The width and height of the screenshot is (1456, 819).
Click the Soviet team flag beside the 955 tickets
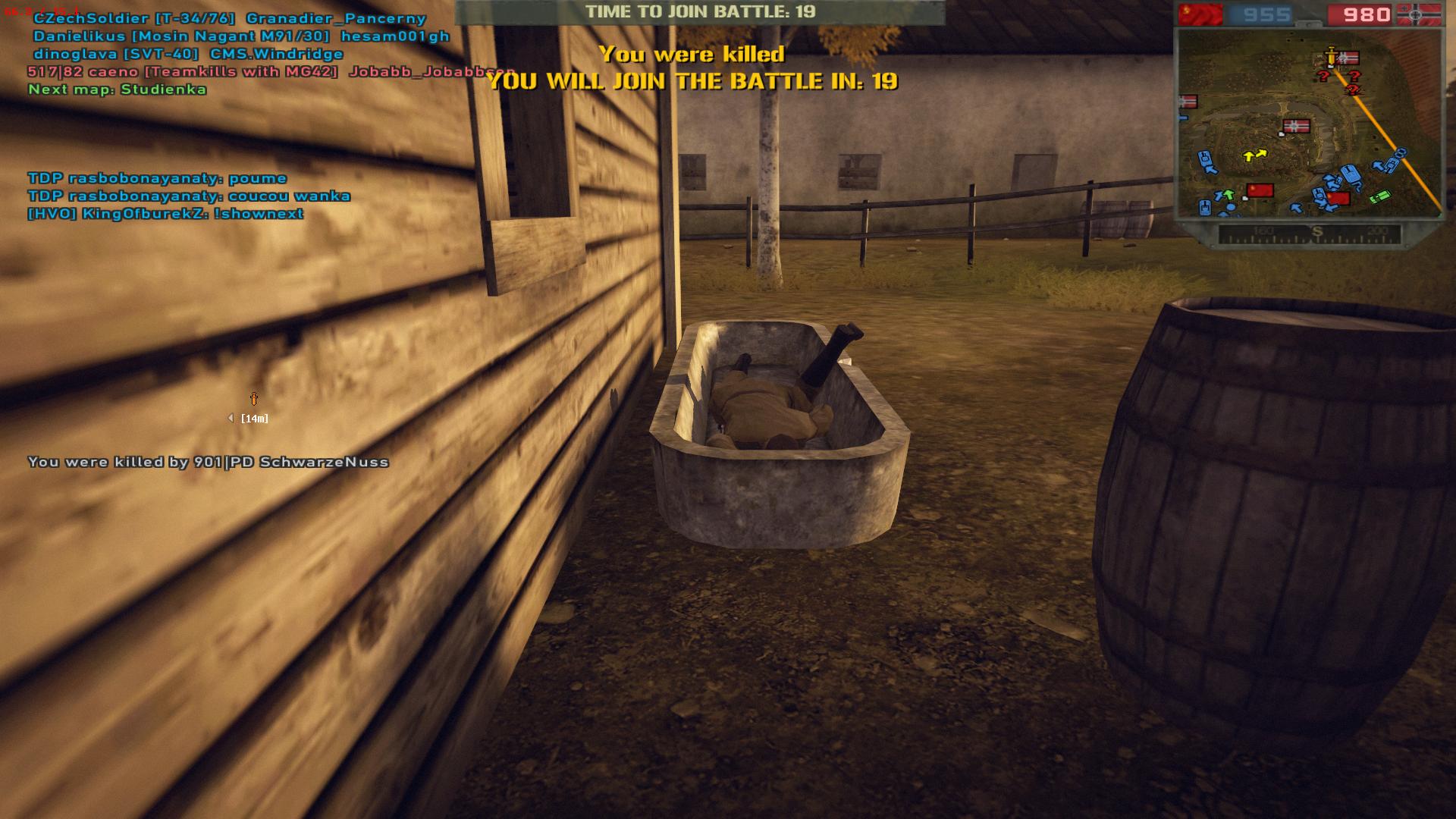pyautogui.click(x=1200, y=14)
